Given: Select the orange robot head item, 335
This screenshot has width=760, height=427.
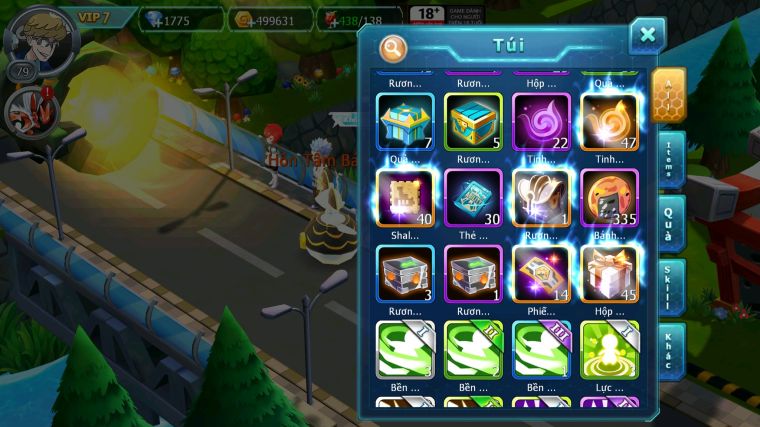Looking at the screenshot, I should pos(609,197).
